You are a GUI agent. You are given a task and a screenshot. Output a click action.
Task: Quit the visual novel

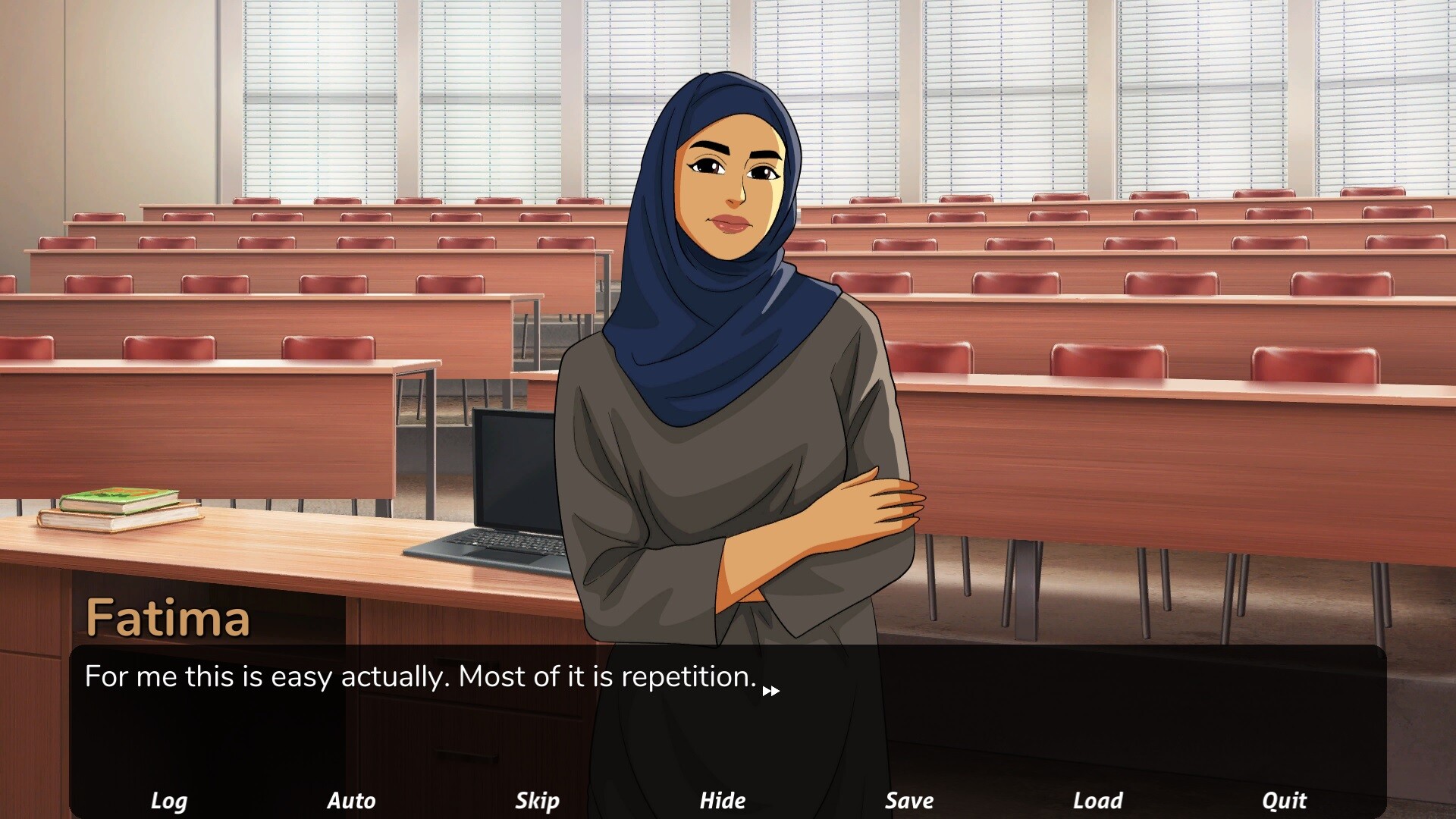click(1283, 800)
